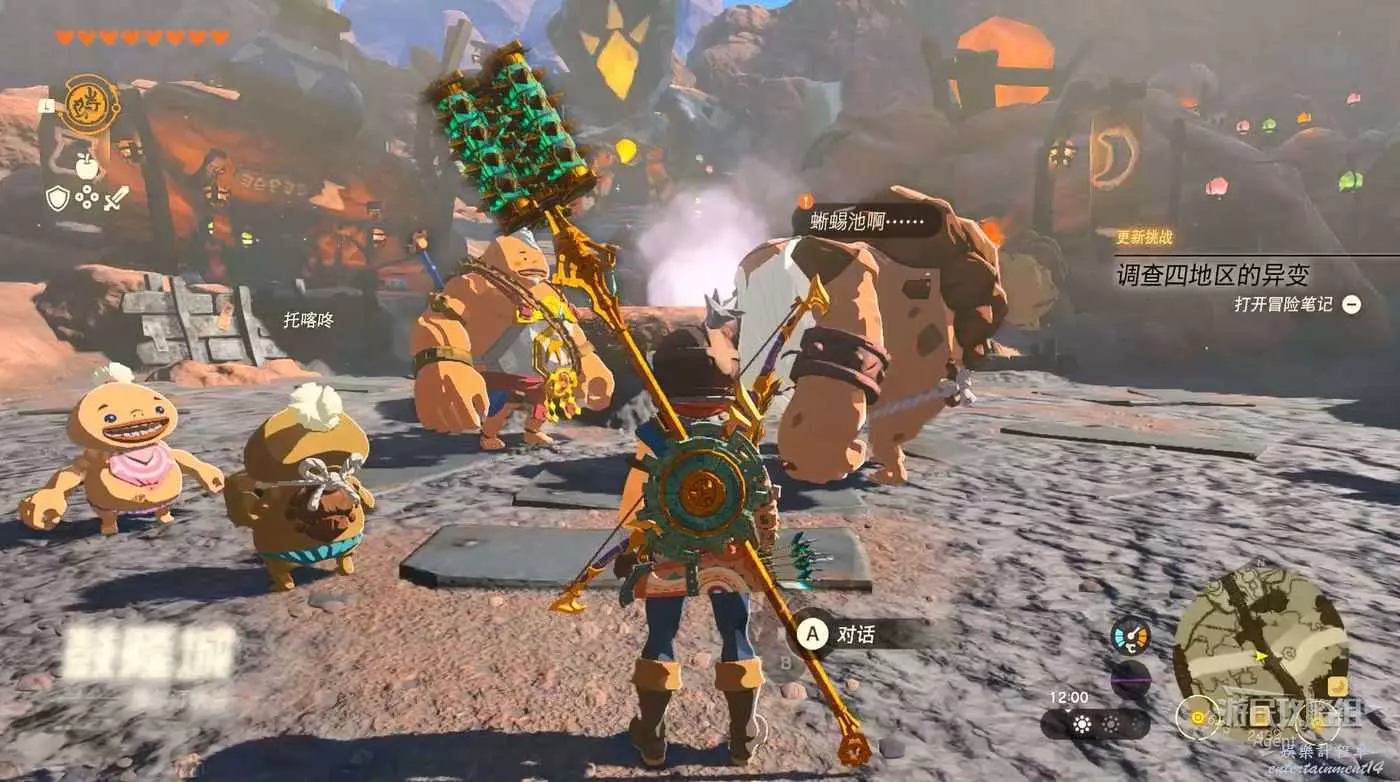
Task: Select the apple quick-item icon
Action: coord(87,166)
